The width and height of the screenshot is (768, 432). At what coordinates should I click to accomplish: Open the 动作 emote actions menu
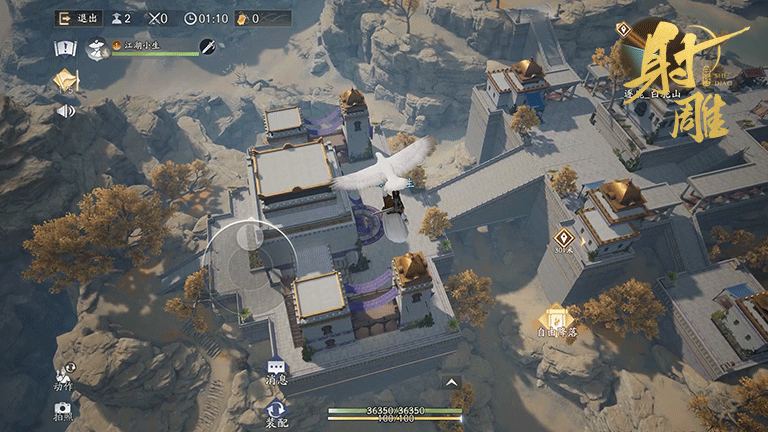[x=64, y=378]
